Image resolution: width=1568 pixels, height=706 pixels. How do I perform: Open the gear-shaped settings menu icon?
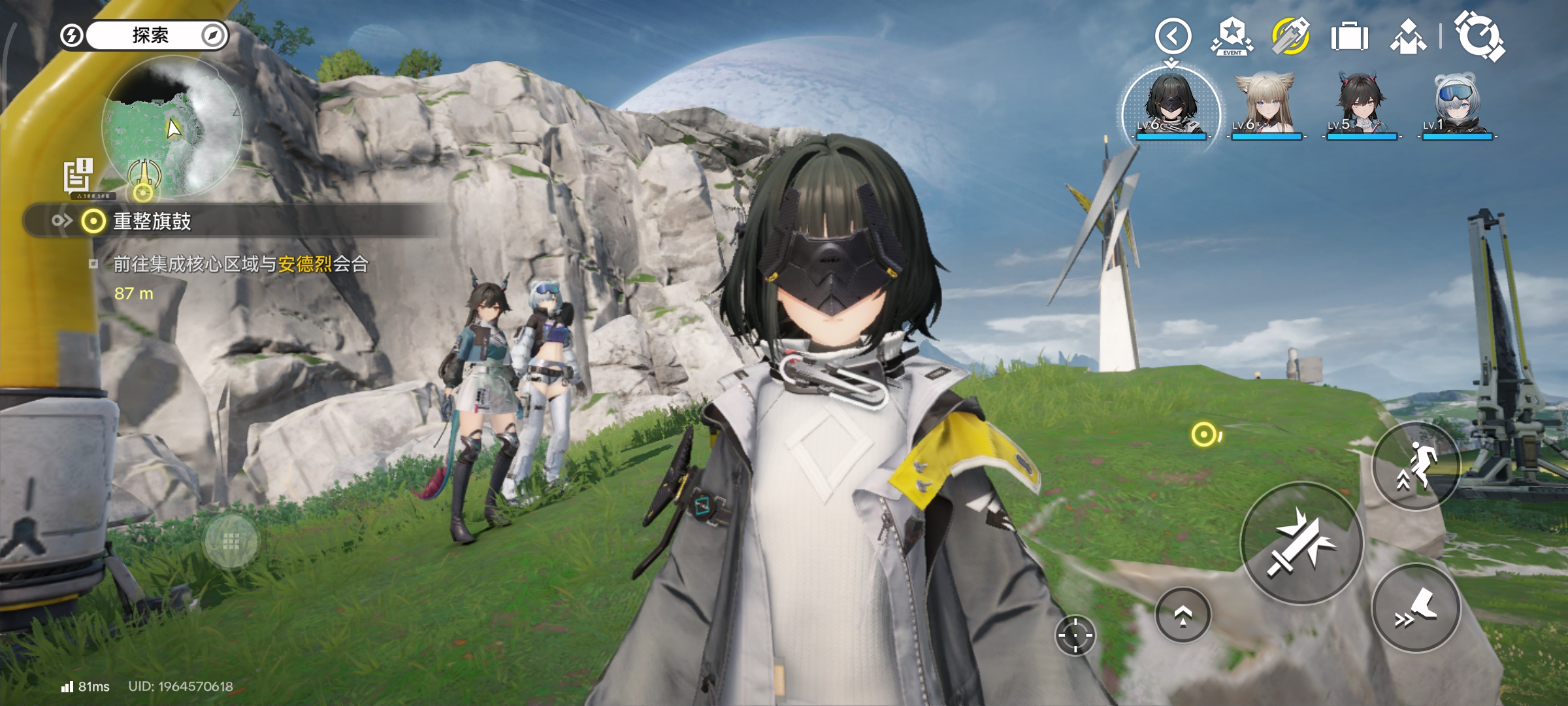(x=1479, y=37)
